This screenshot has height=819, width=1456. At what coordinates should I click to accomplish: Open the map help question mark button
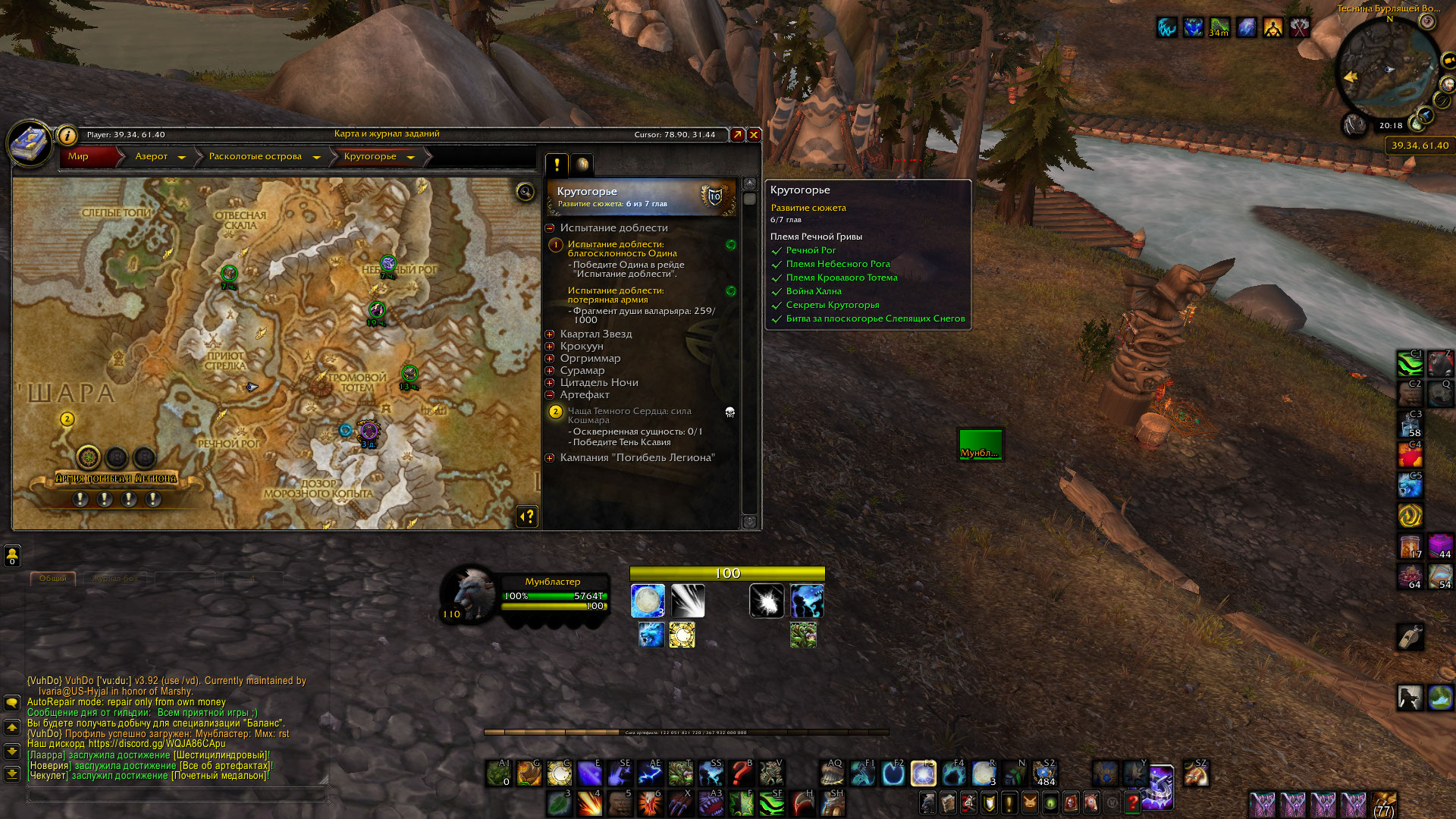point(527,516)
